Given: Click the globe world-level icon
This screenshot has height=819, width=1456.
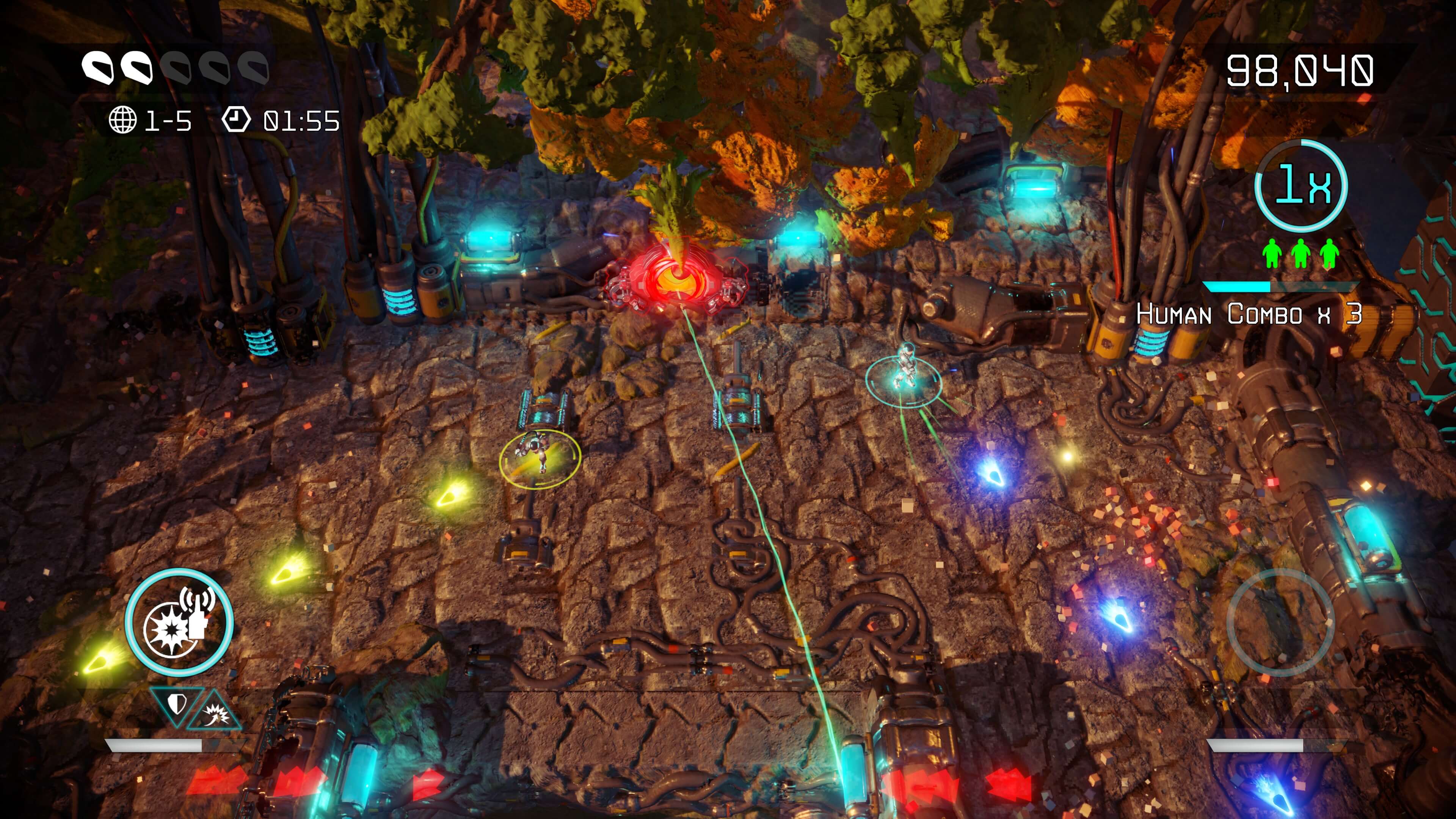Looking at the screenshot, I should pyautogui.click(x=122, y=121).
